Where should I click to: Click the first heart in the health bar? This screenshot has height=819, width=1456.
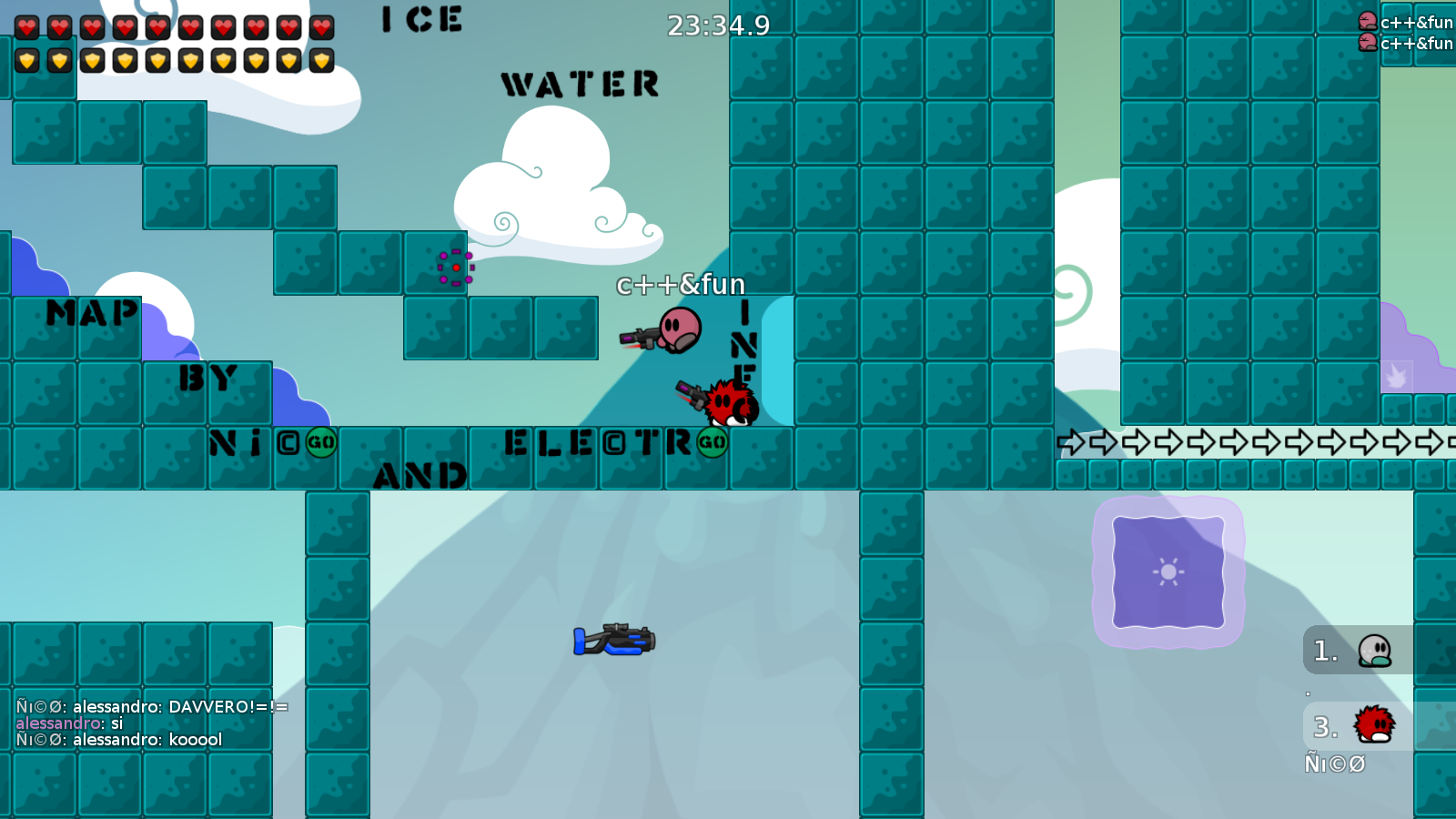click(27, 27)
